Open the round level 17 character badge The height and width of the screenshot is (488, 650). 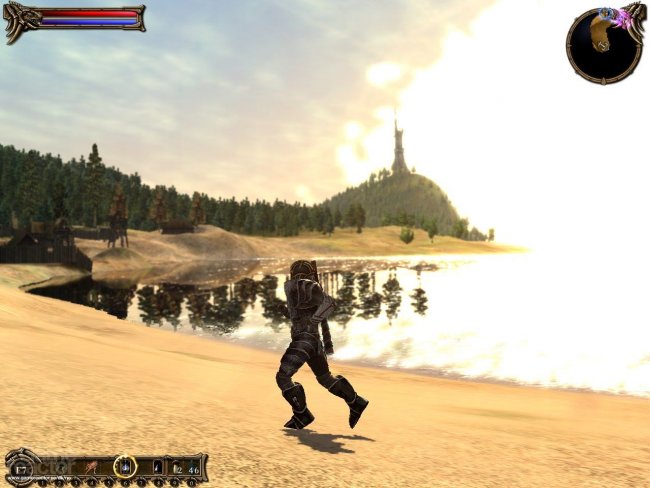coord(20,467)
